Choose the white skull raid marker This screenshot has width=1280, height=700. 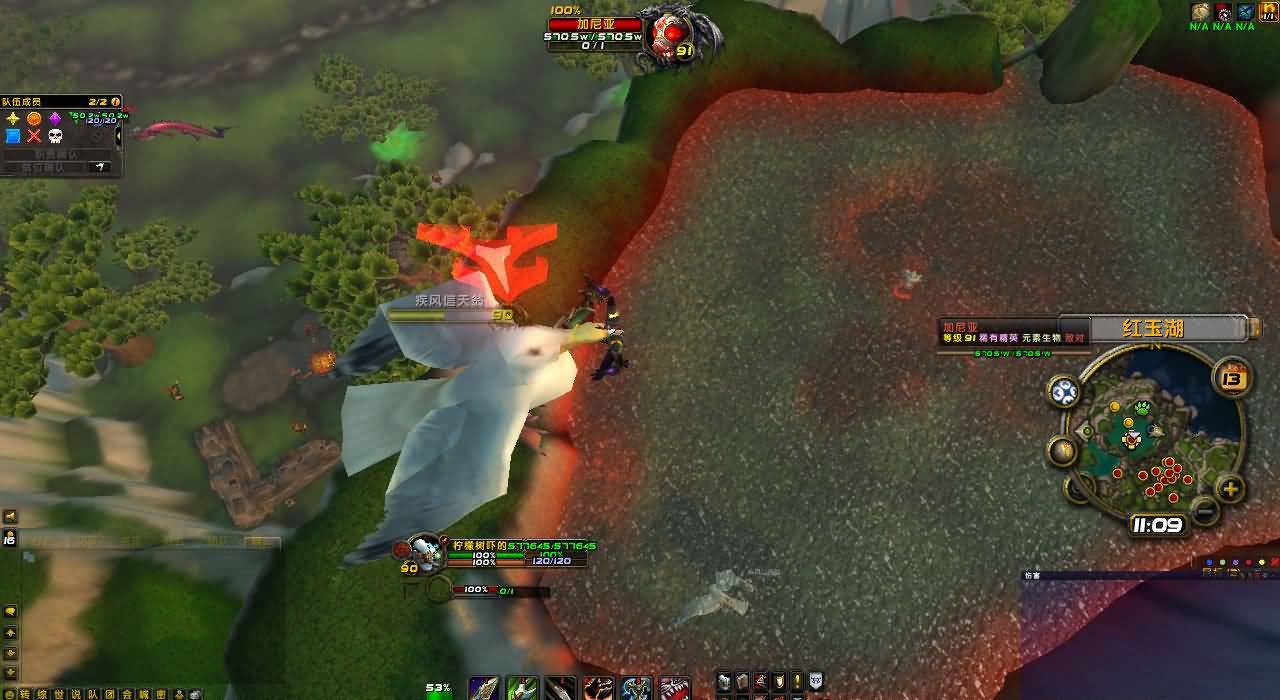[55, 136]
